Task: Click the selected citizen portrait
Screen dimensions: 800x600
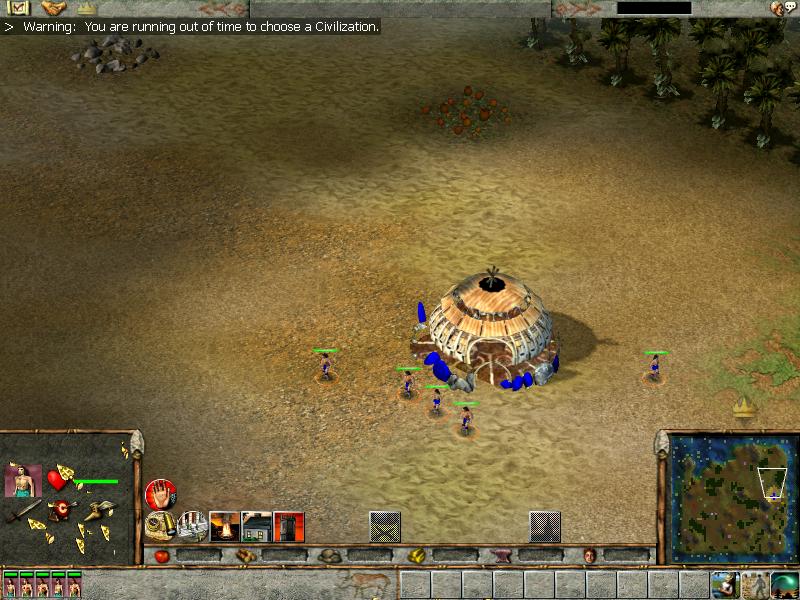Action: (x=23, y=481)
